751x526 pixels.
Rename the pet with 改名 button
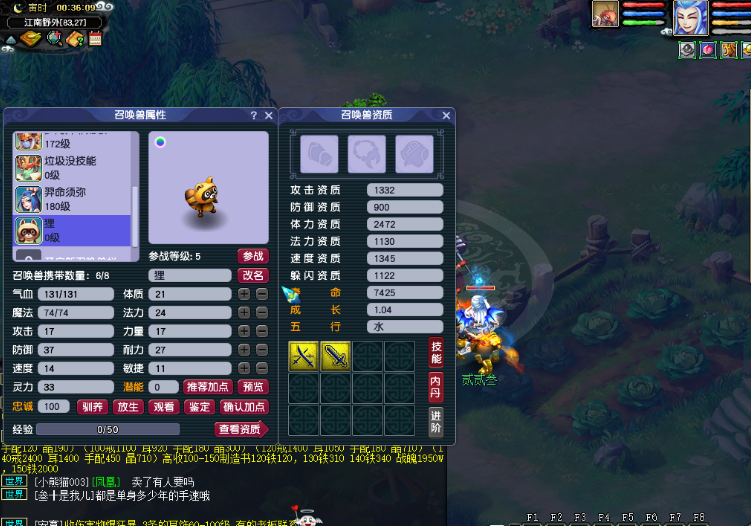point(253,276)
